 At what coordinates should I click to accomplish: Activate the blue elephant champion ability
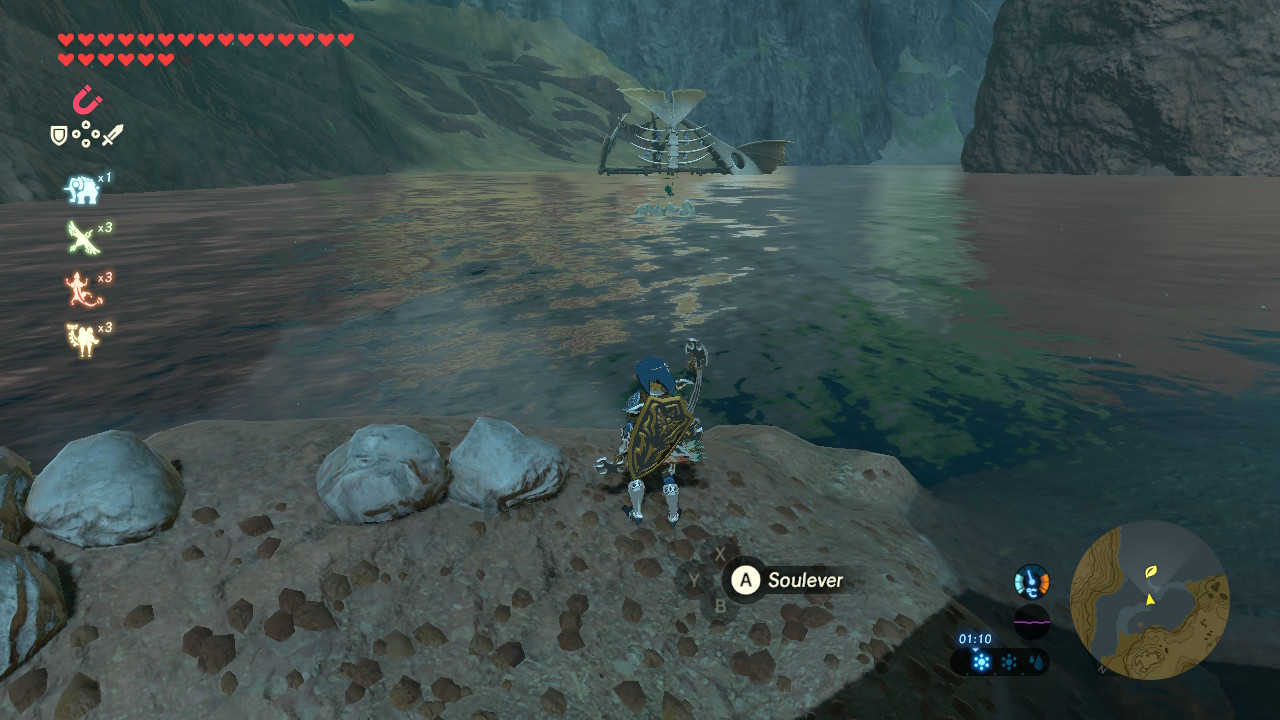tap(82, 188)
